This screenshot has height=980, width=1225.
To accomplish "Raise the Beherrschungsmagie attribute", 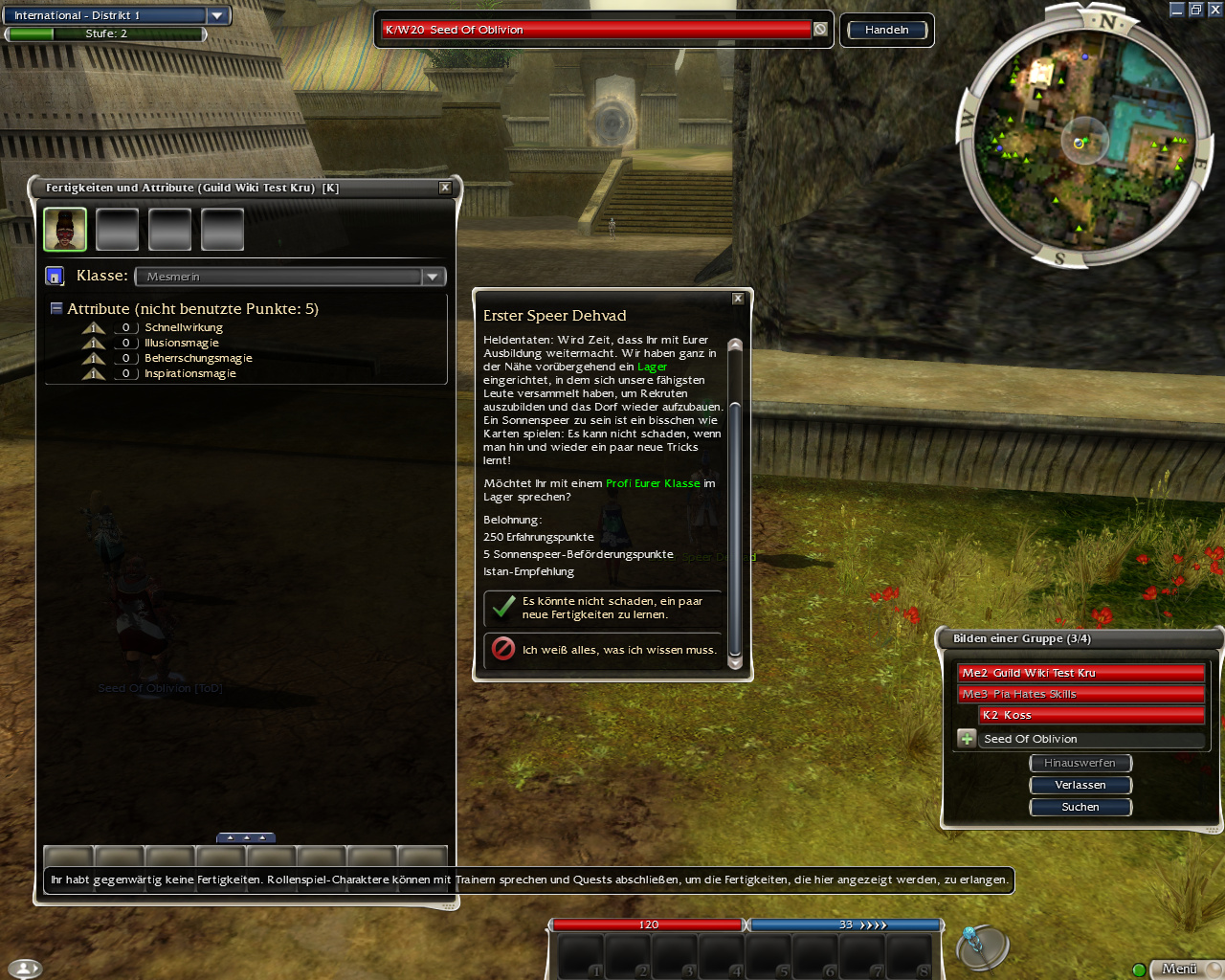I will 94,359.
